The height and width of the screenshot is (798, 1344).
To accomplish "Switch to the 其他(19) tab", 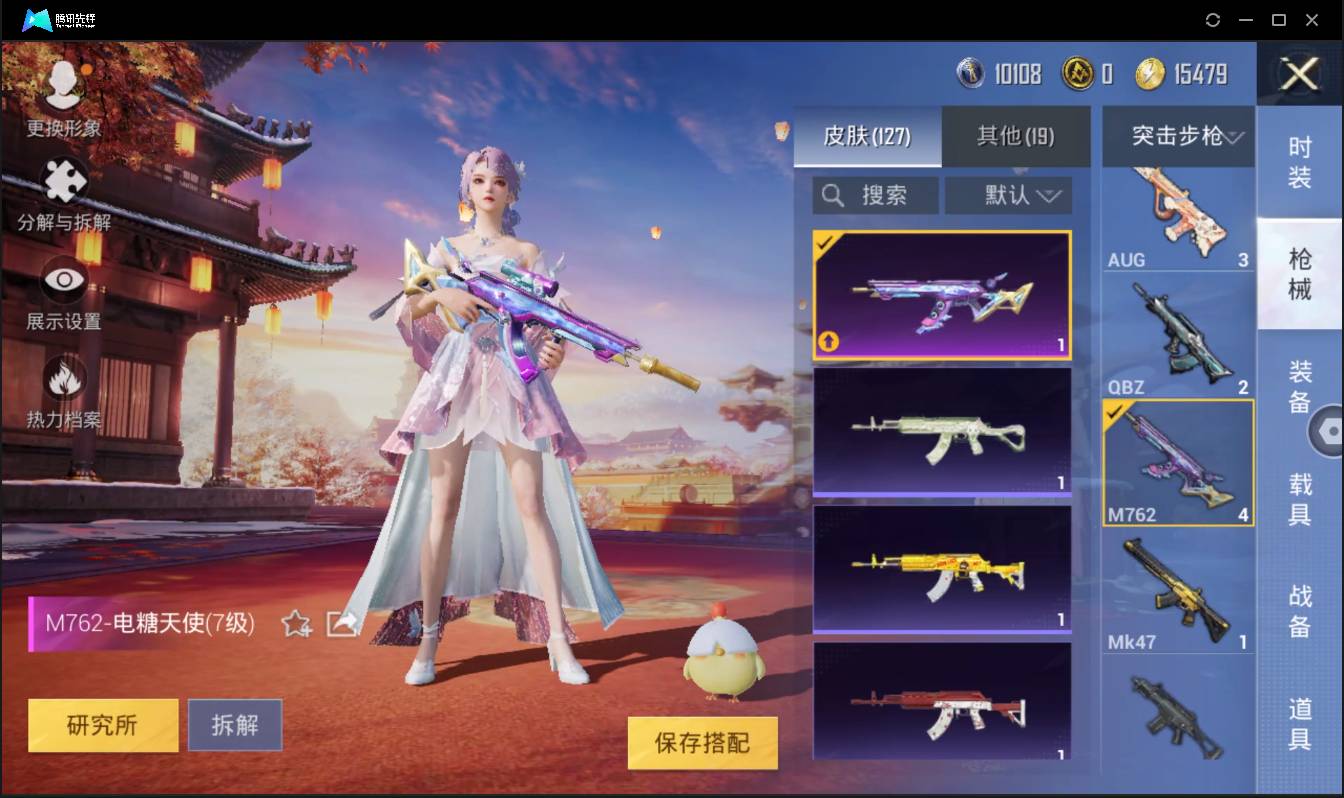I will (1016, 137).
